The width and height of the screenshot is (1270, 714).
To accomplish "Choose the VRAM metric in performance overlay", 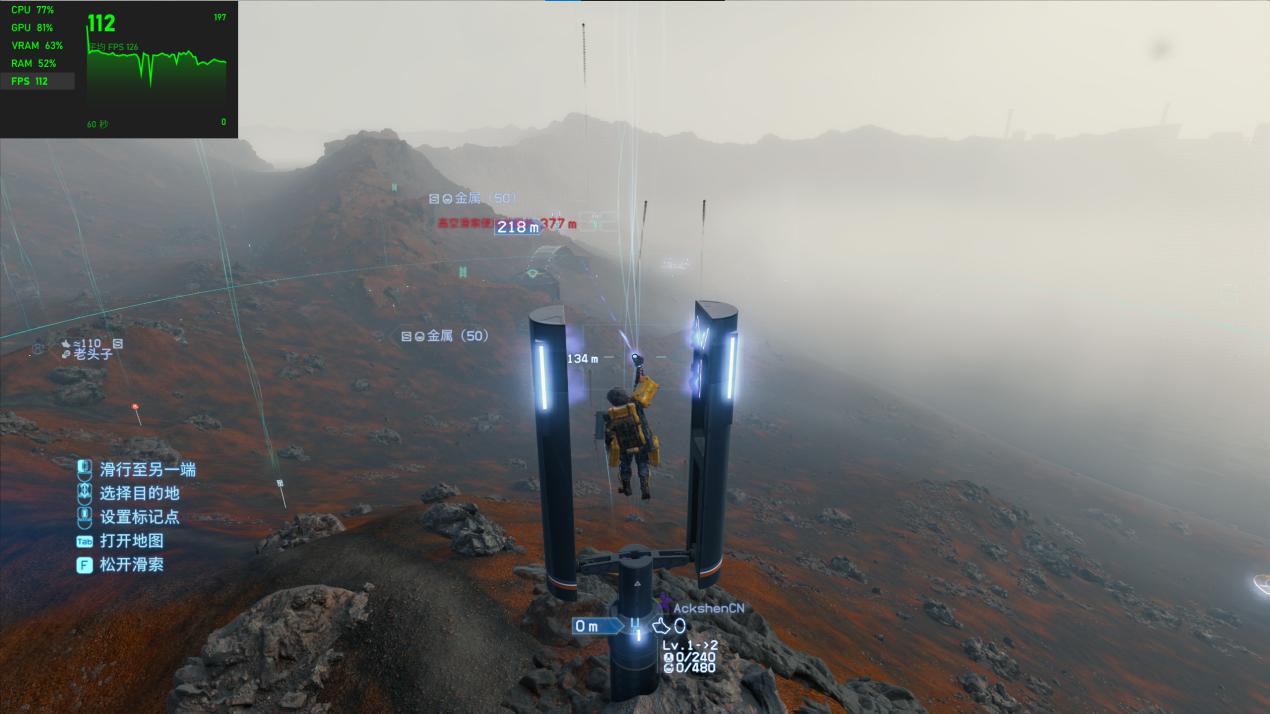I will [37, 45].
